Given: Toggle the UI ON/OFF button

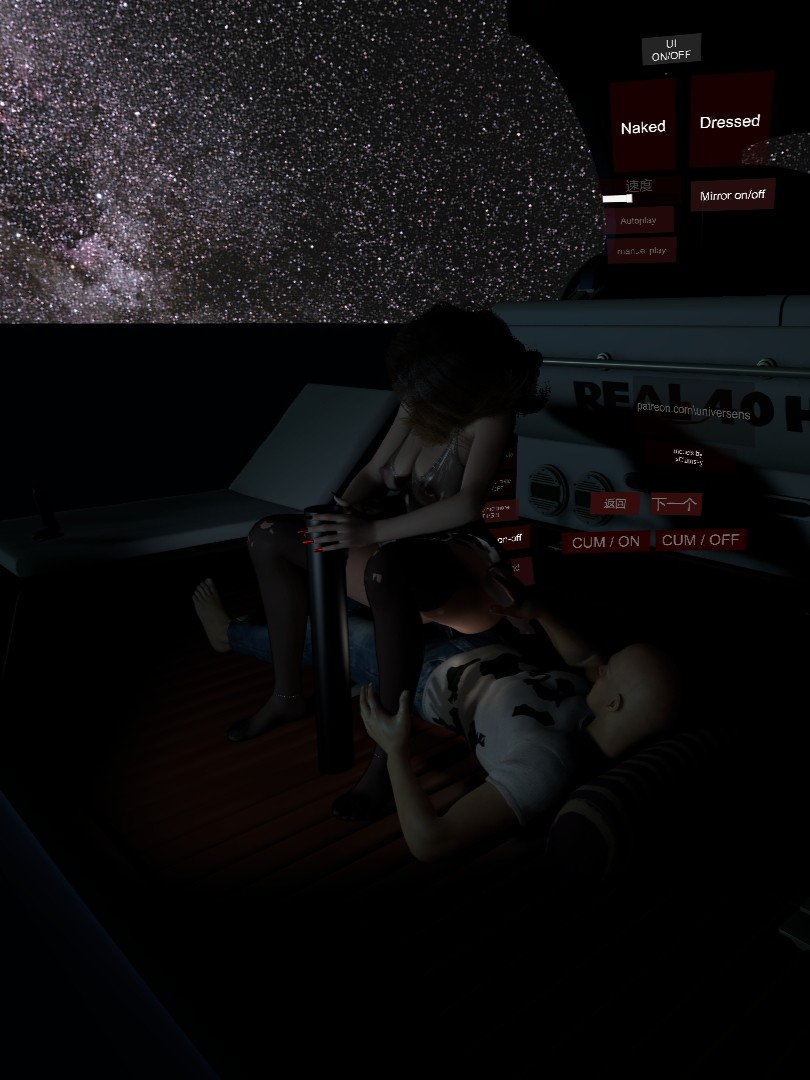Looking at the screenshot, I should [x=671, y=50].
